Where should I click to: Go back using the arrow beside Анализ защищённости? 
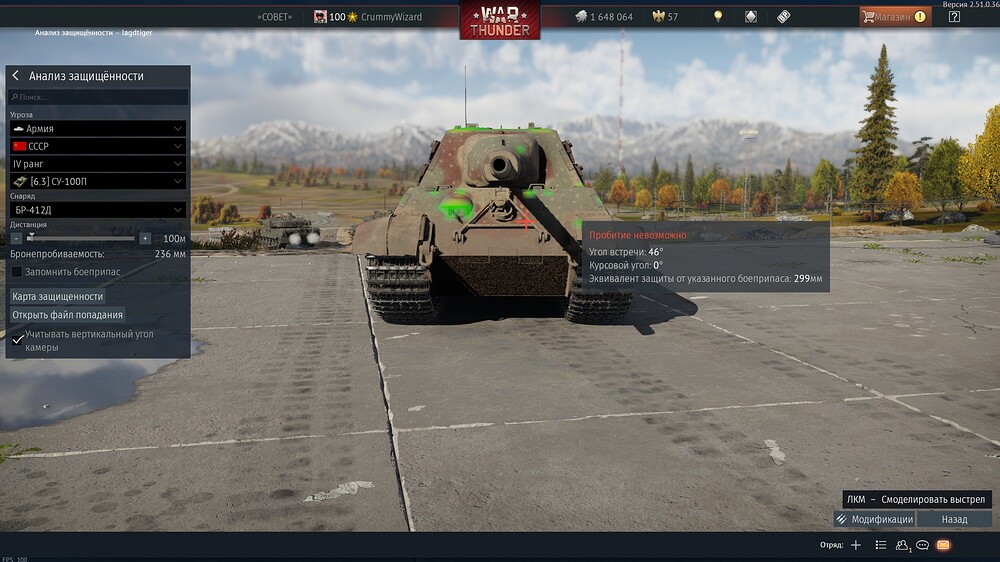[16, 76]
